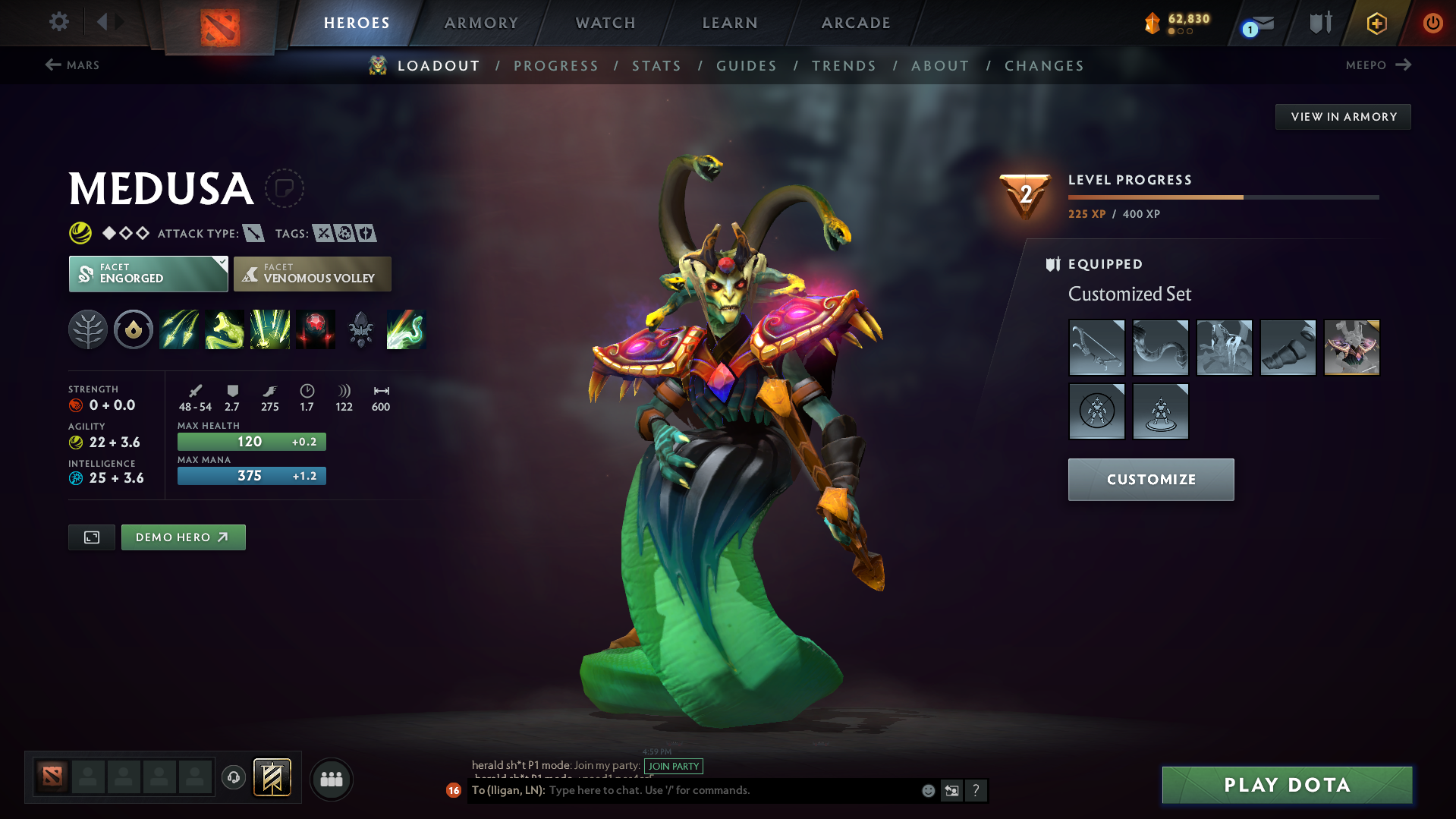1456x819 pixels.
Task: Click the emoticon icon in chat bar
Action: click(x=927, y=790)
